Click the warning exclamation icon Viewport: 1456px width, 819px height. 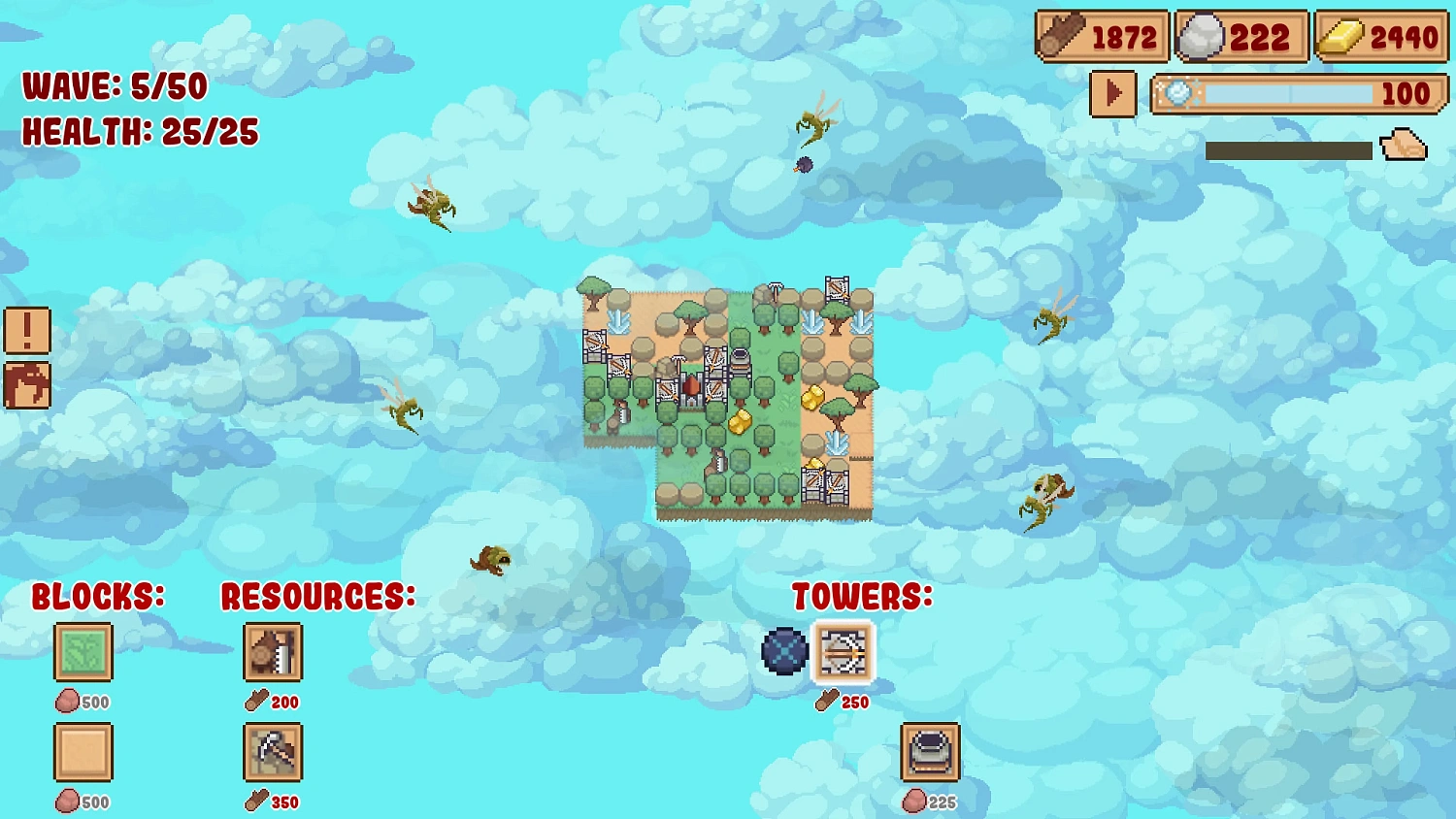click(26, 331)
